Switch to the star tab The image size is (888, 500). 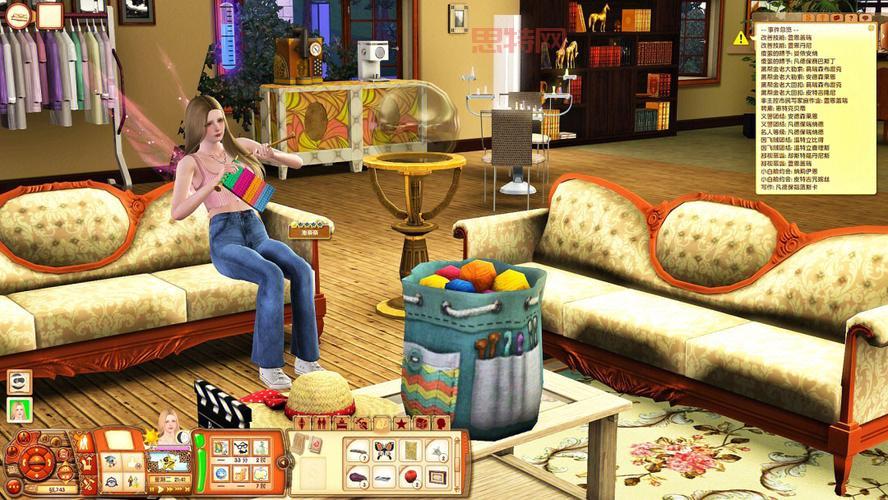[x=401, y=424]
